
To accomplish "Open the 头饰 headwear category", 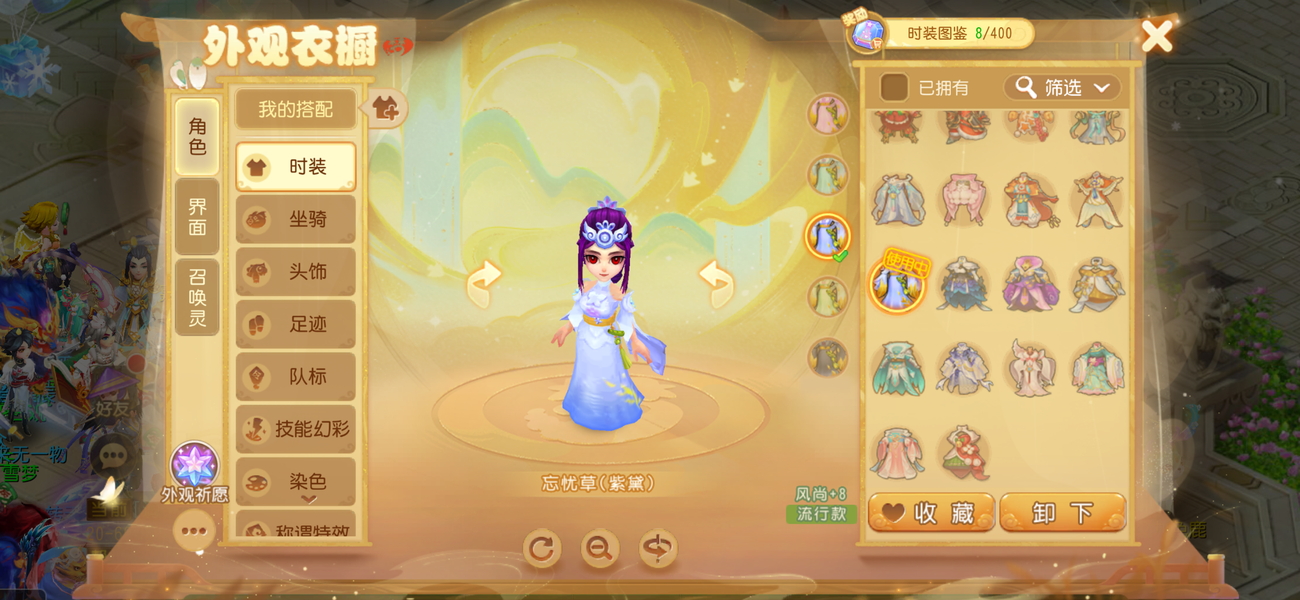I will point(296,272).
